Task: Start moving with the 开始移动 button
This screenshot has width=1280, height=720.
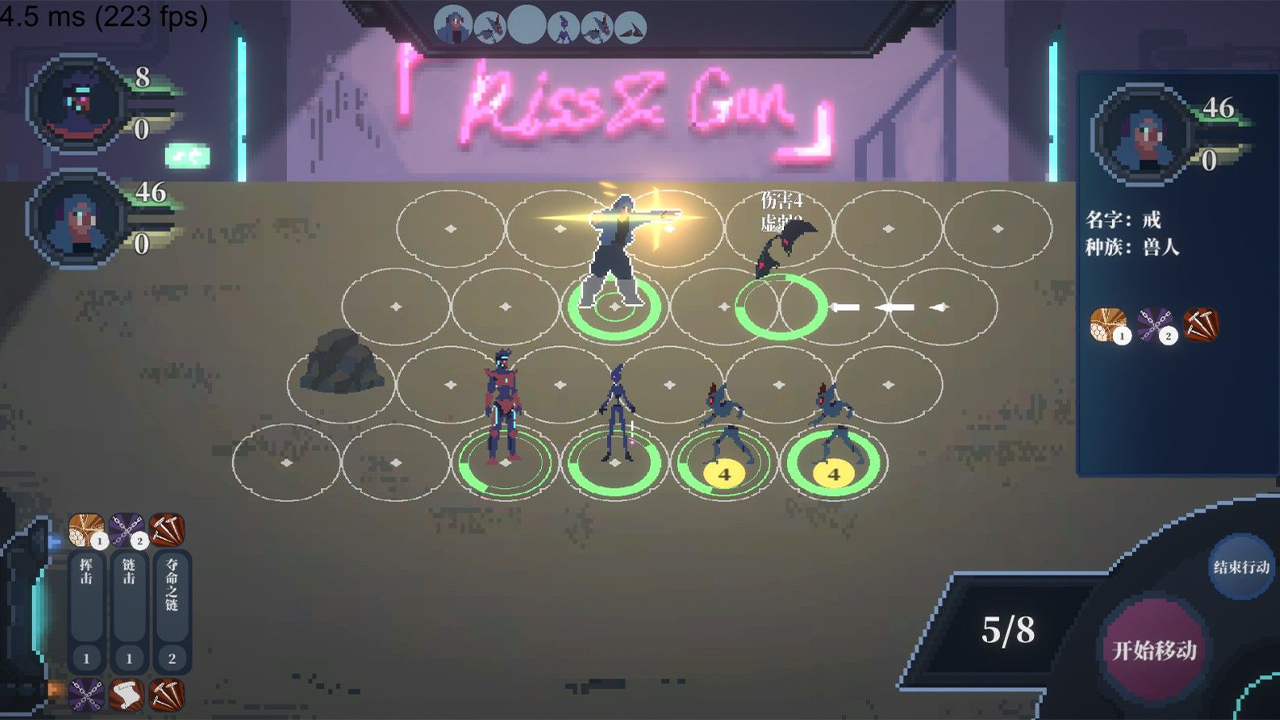Action: 1154,650
